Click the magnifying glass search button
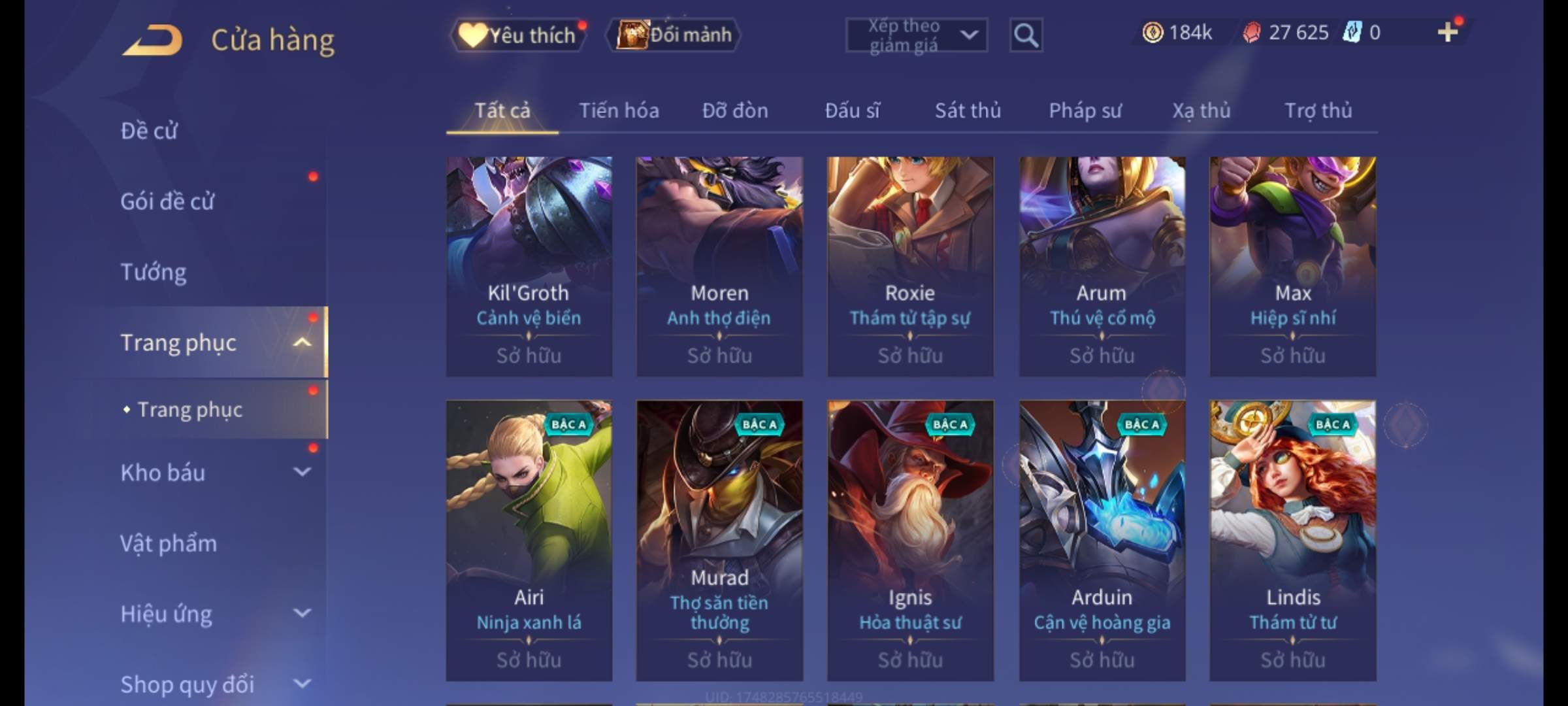1568x706 pixels. [1025, 35]
